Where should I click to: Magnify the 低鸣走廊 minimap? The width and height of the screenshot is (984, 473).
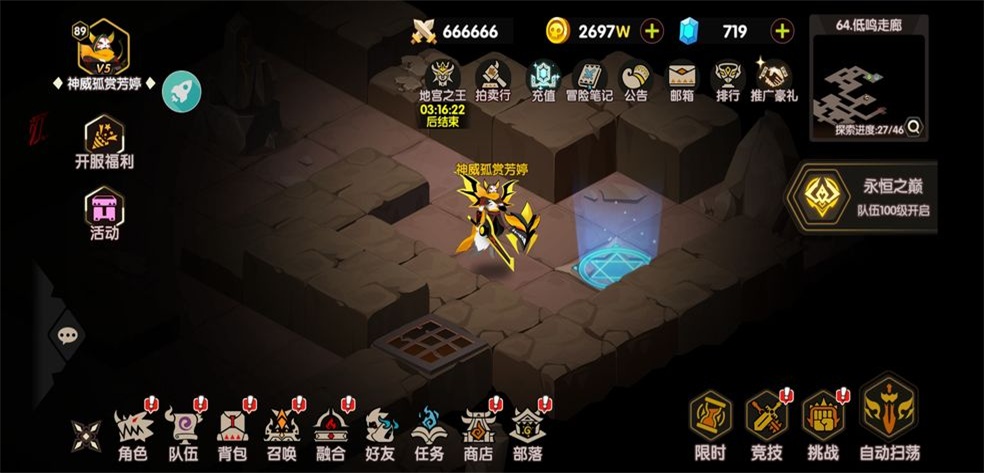913,127
